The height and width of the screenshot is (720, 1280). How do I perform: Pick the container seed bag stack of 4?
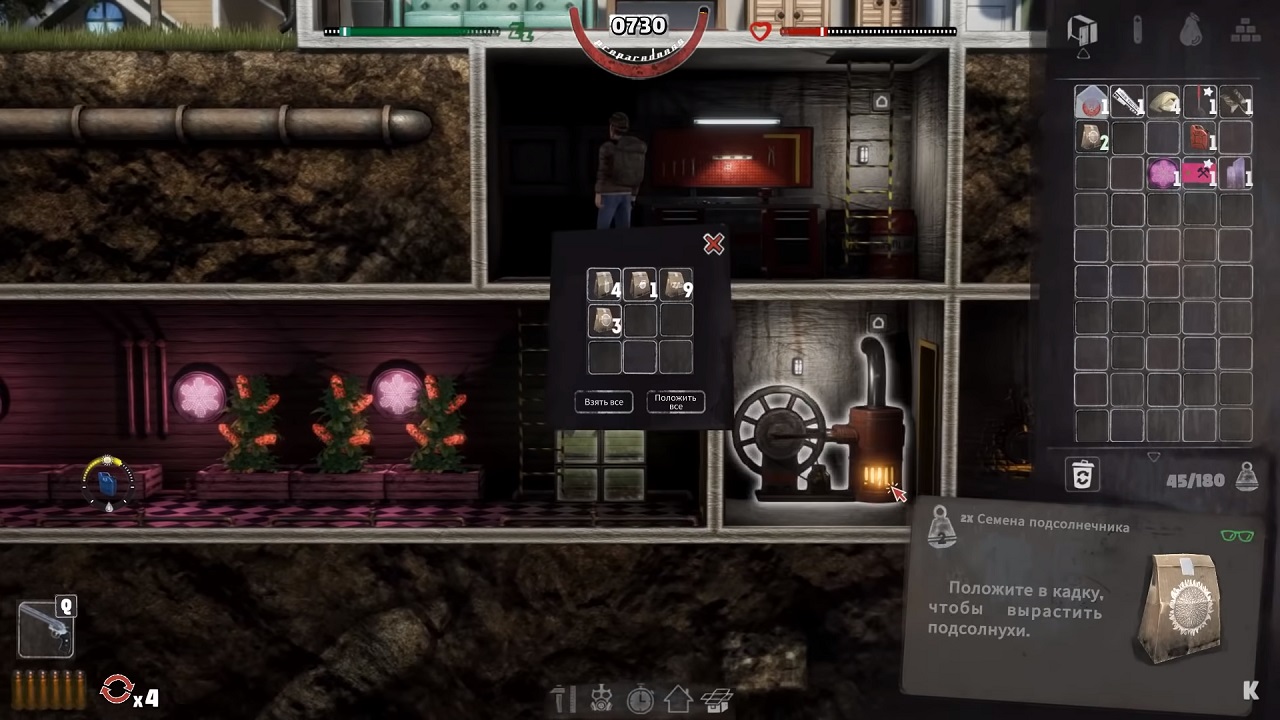pos(604,286)
